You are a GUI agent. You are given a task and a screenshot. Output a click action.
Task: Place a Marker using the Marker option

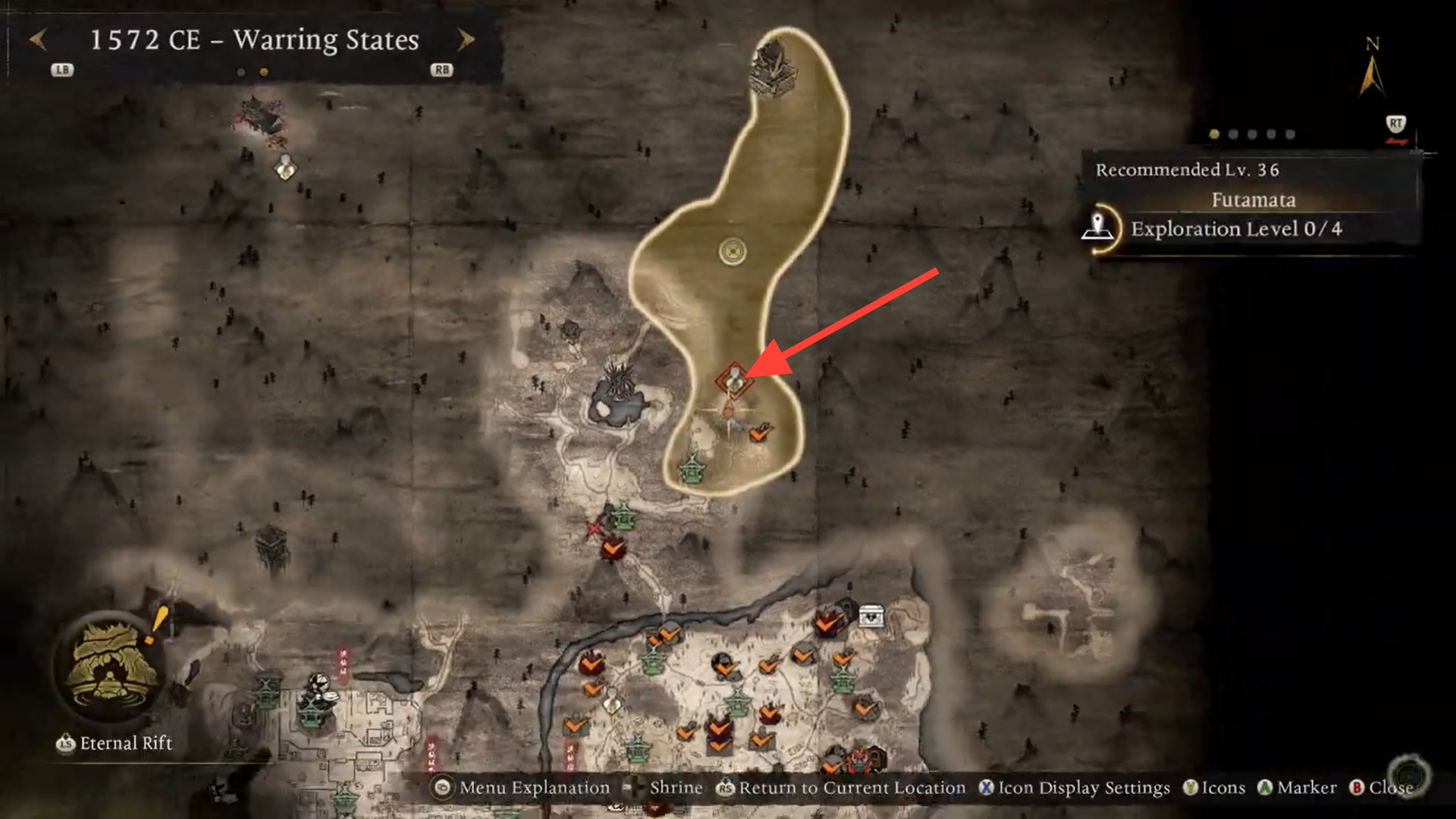(x=1306, y=787)
